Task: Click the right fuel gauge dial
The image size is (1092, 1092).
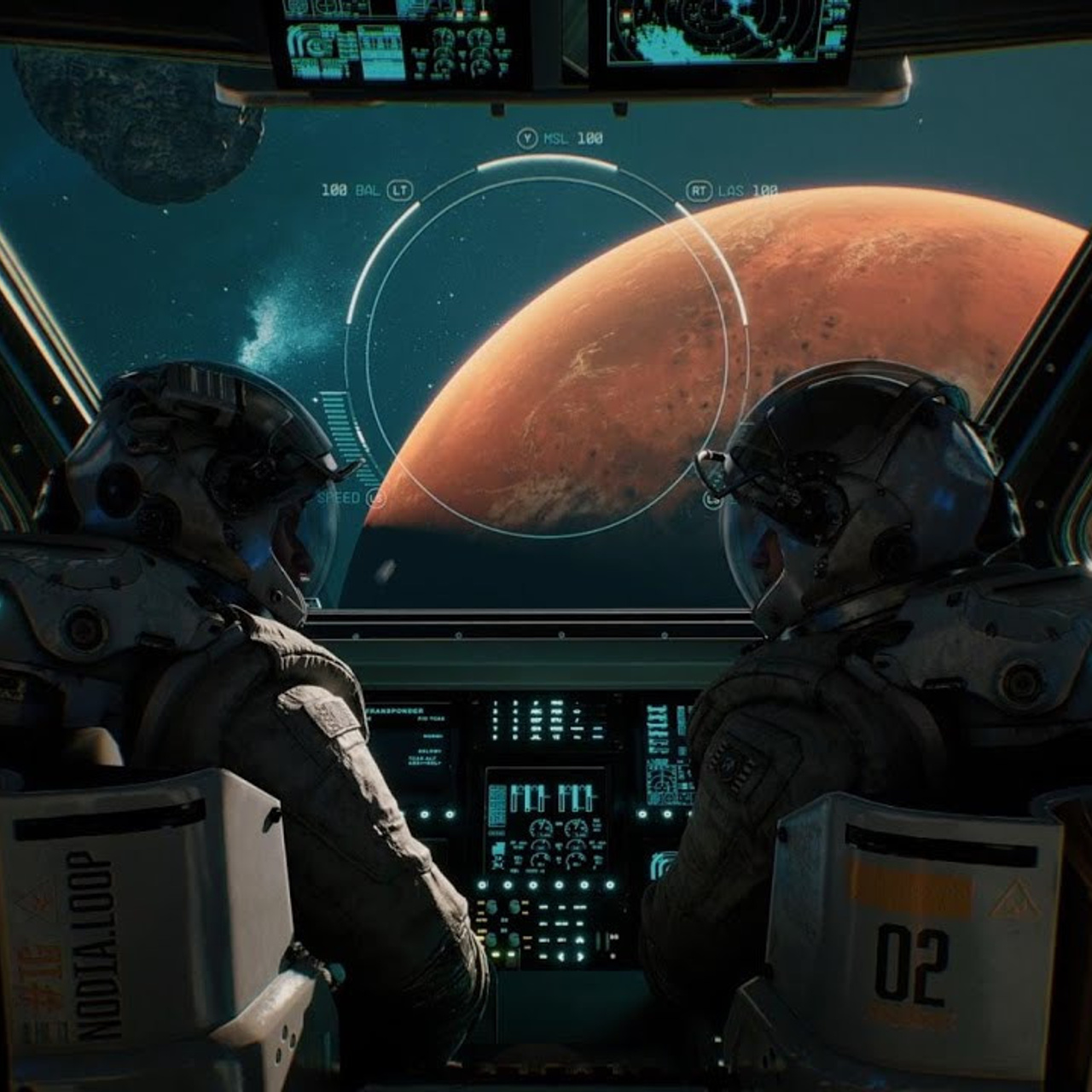Action: [574, 826]
